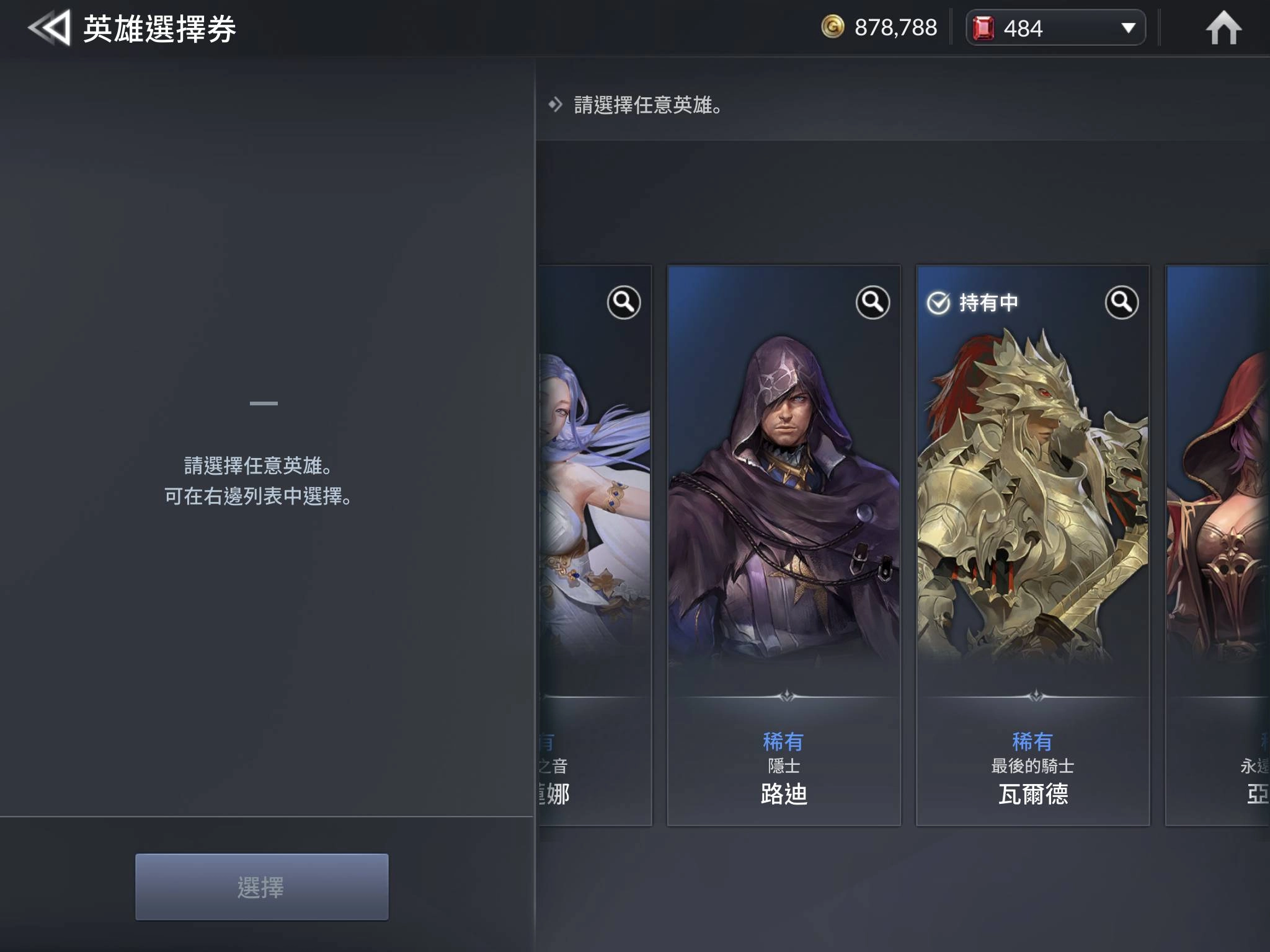Inspect the blue-haired heroine via magnifier
This screenshot has width=1270, height=952.
pos(623,302)
